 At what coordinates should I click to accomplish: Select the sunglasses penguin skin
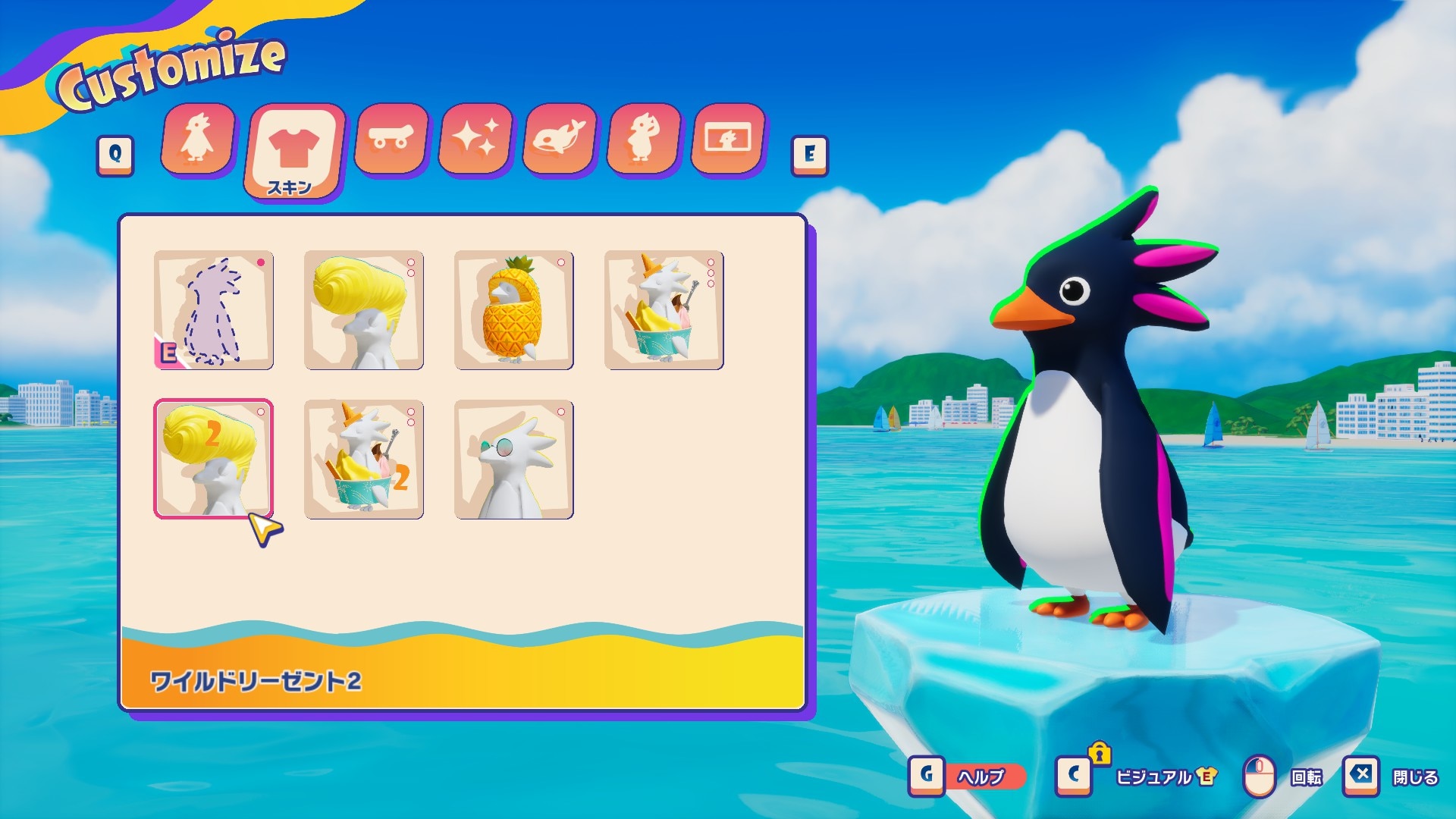[x=513, y=460]
